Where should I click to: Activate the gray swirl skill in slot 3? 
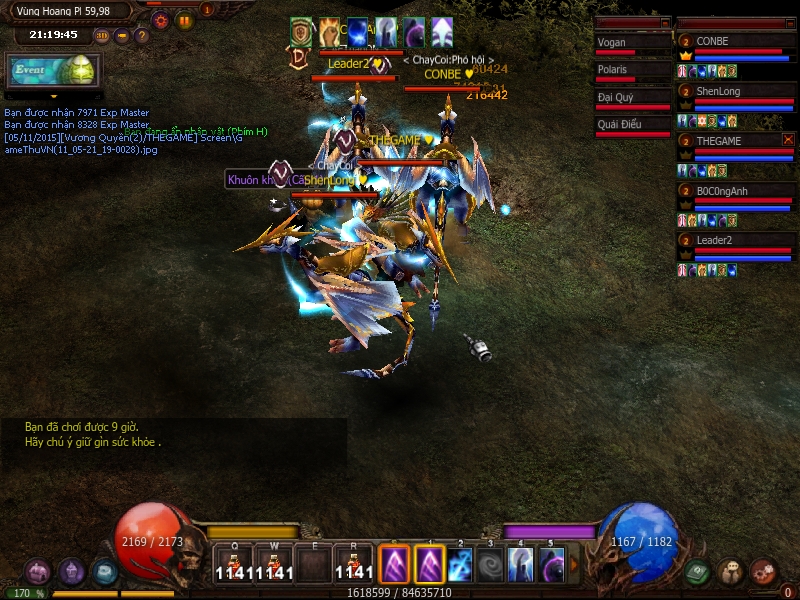[489, 564]
